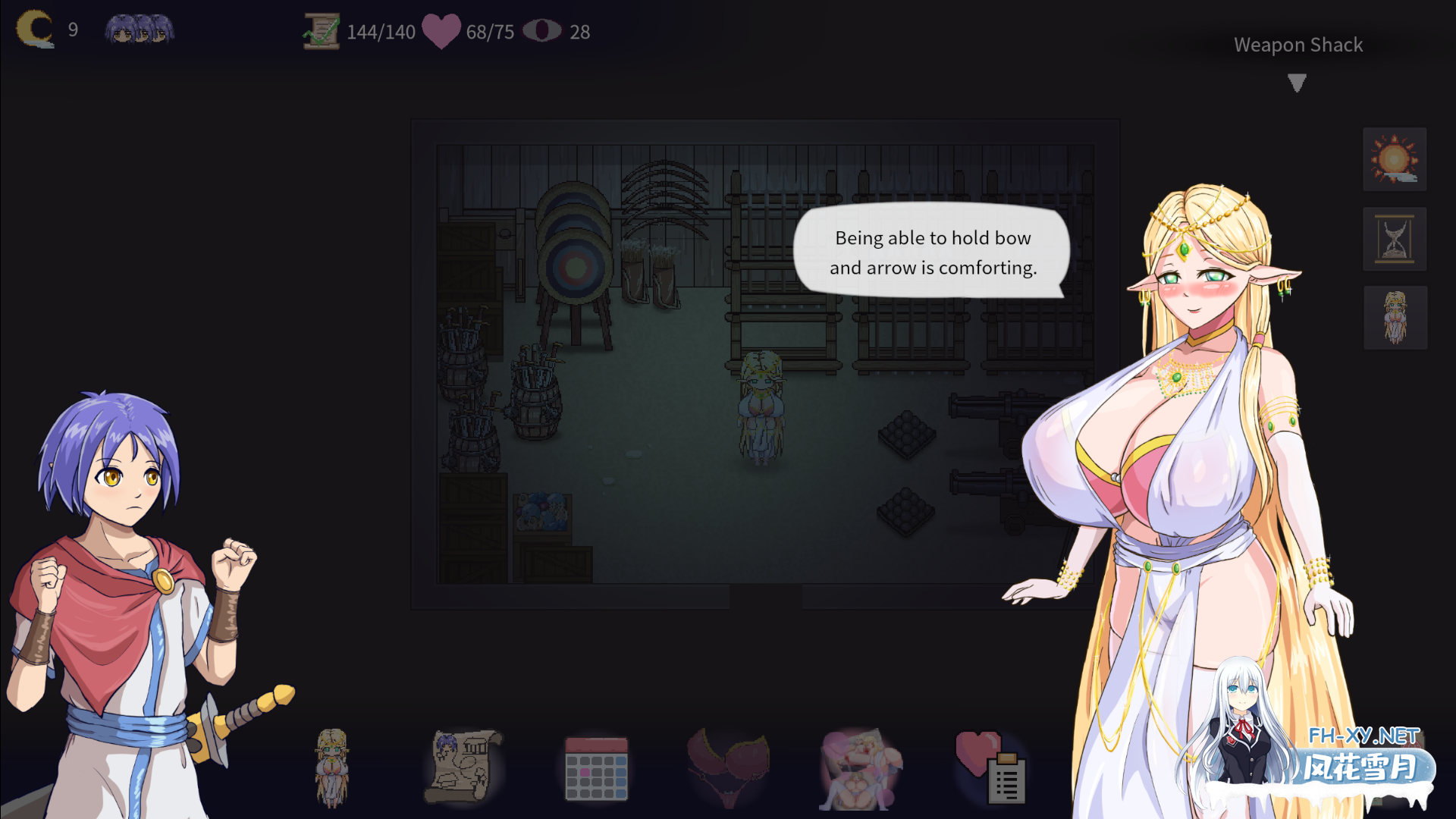Viewport: 1456px width, 819px height.
Task: Advance the dialogue speech bubble
Action: [x=931, y=254]
